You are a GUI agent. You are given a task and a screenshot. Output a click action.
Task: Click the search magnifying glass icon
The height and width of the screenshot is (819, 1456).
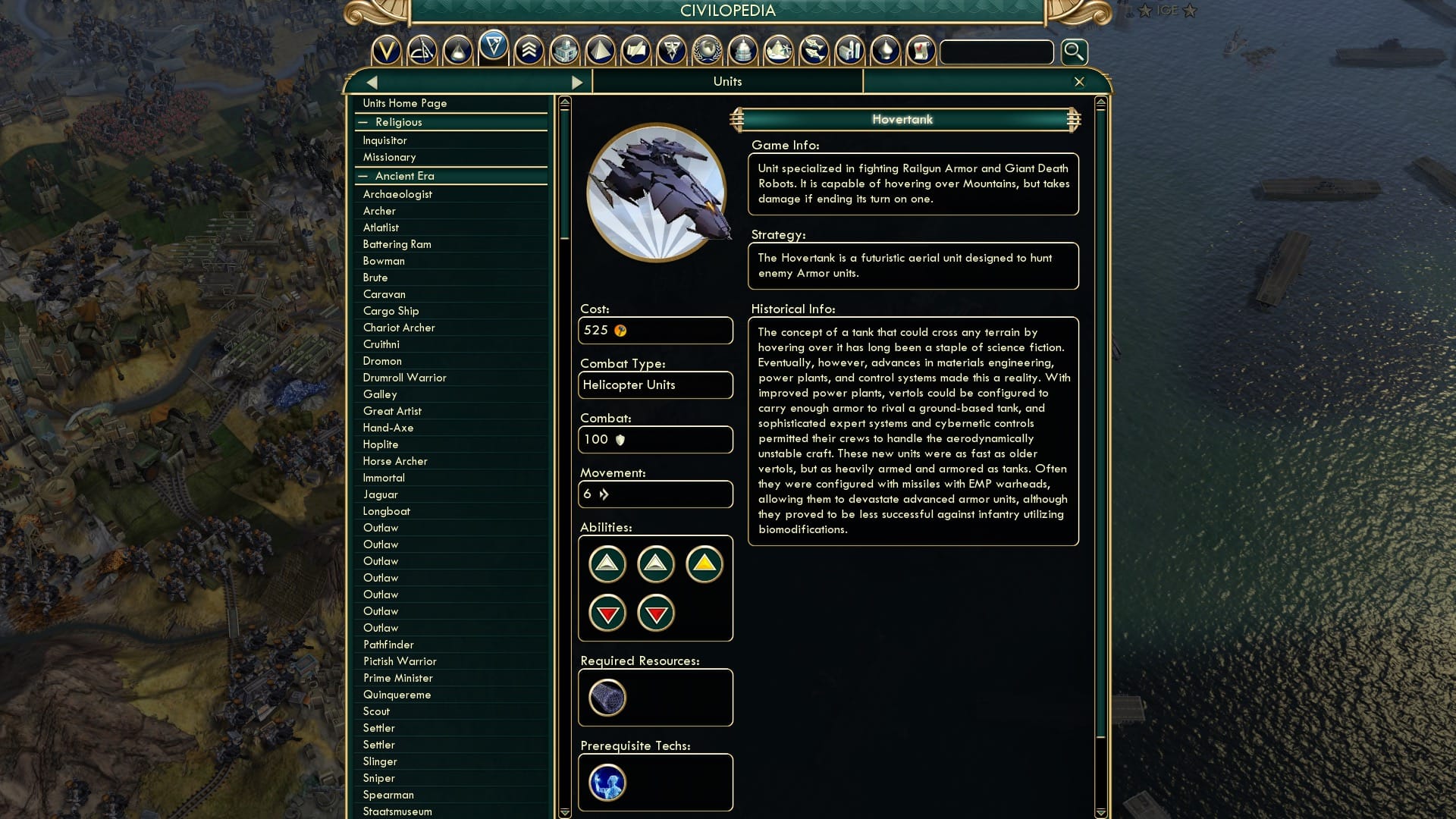[1073, 52]
